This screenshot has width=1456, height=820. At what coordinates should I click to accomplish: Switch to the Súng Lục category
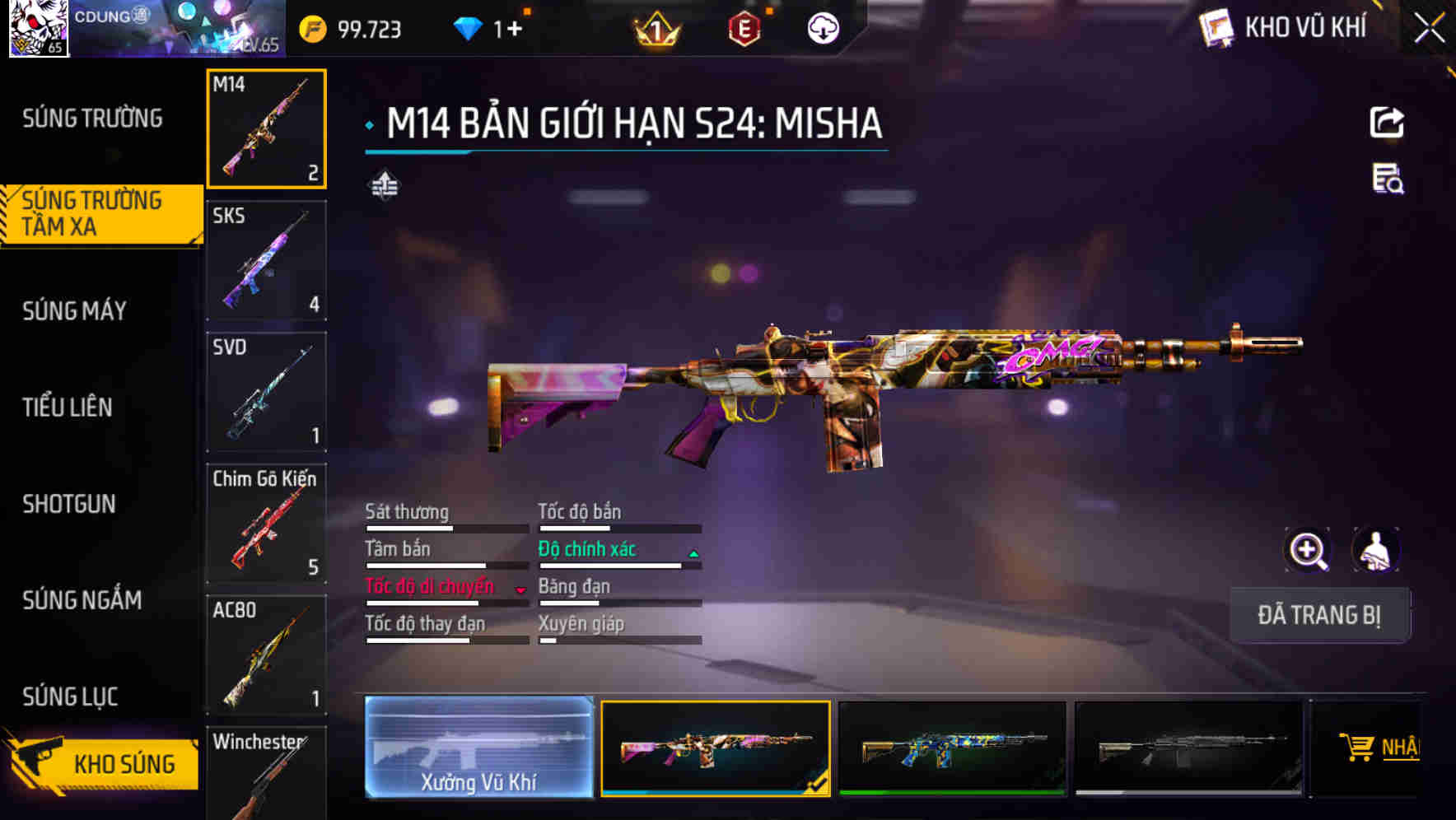[x=70, y=697]
